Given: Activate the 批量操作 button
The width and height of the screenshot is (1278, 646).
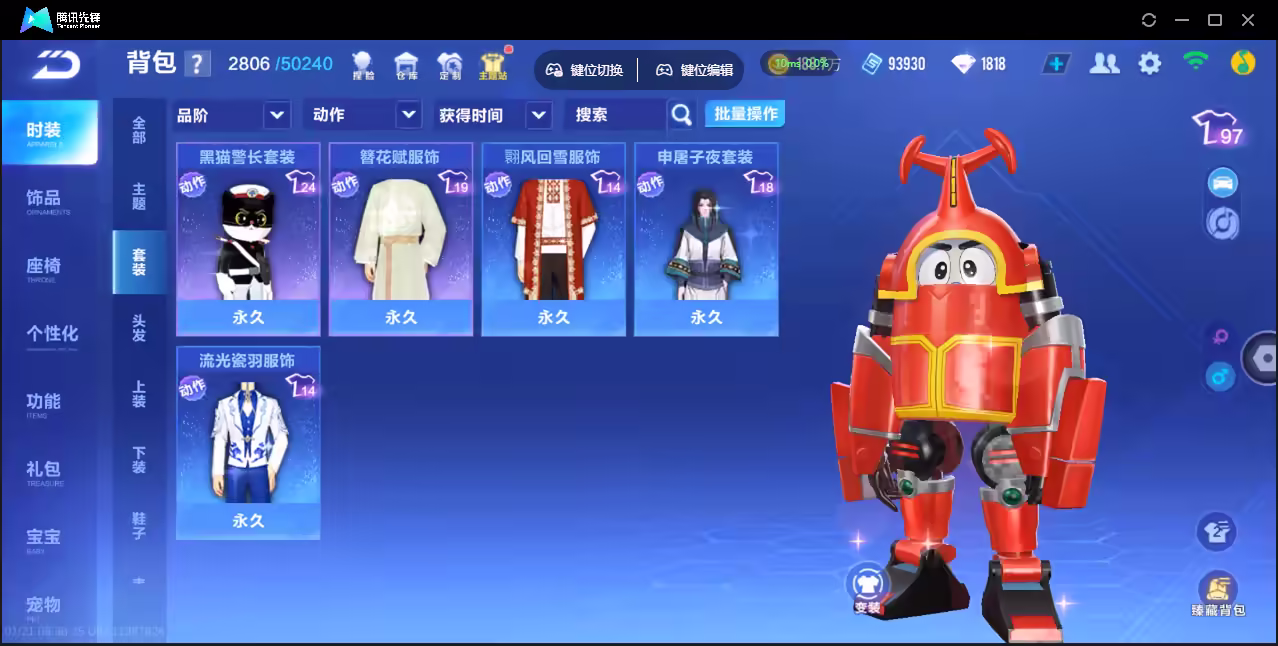Looking at the screenshot, I should tap(745, 114).
